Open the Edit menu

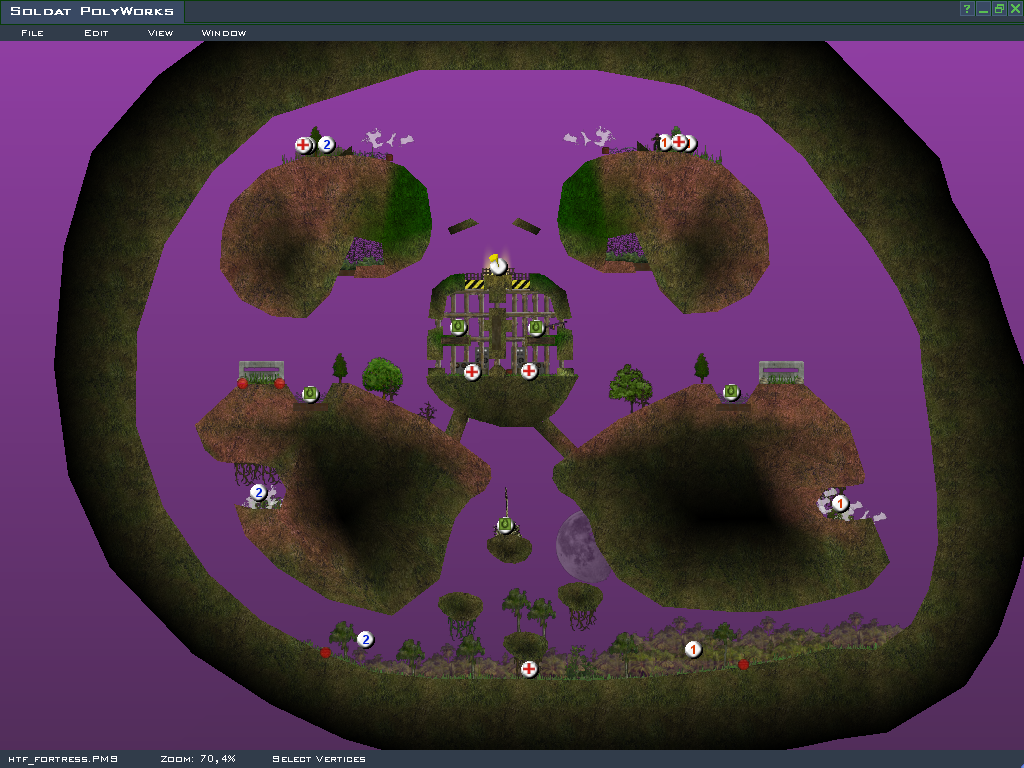pos(96,33)
